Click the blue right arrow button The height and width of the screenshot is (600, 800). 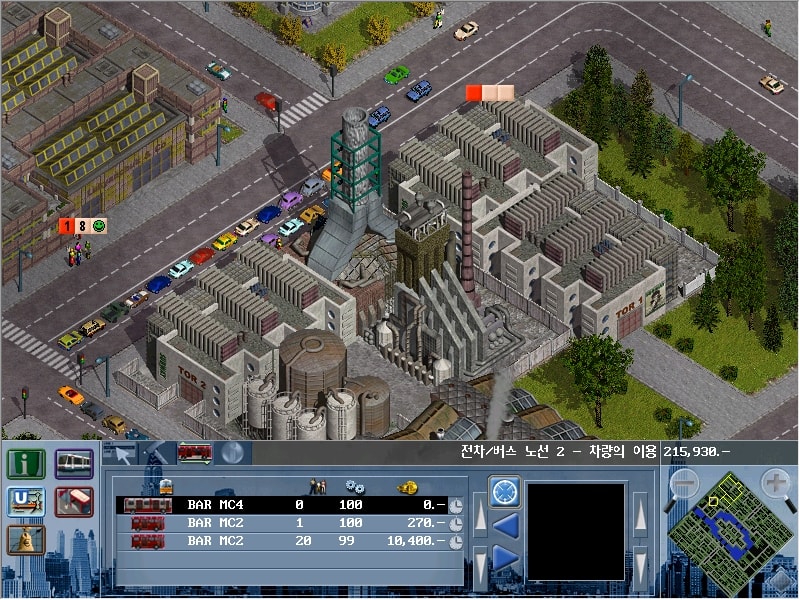coord(504,558)
